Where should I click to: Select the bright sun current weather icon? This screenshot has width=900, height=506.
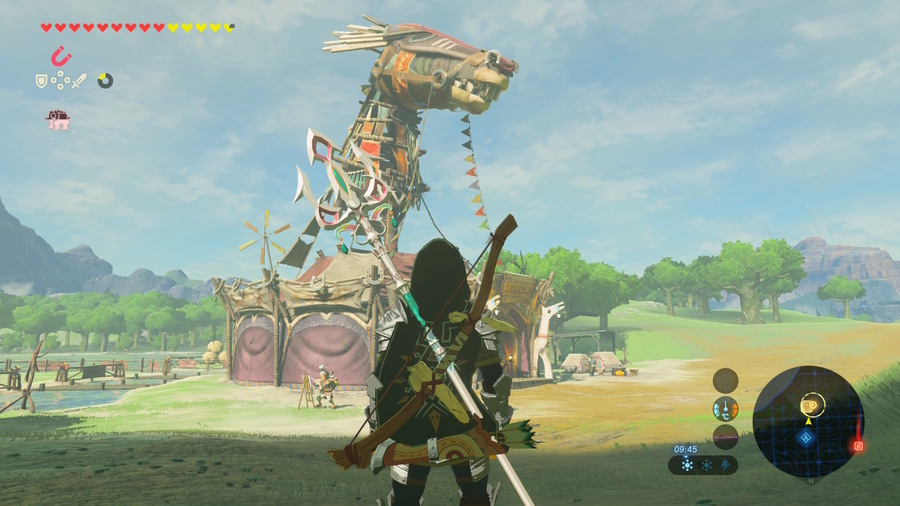coord(687,465)
